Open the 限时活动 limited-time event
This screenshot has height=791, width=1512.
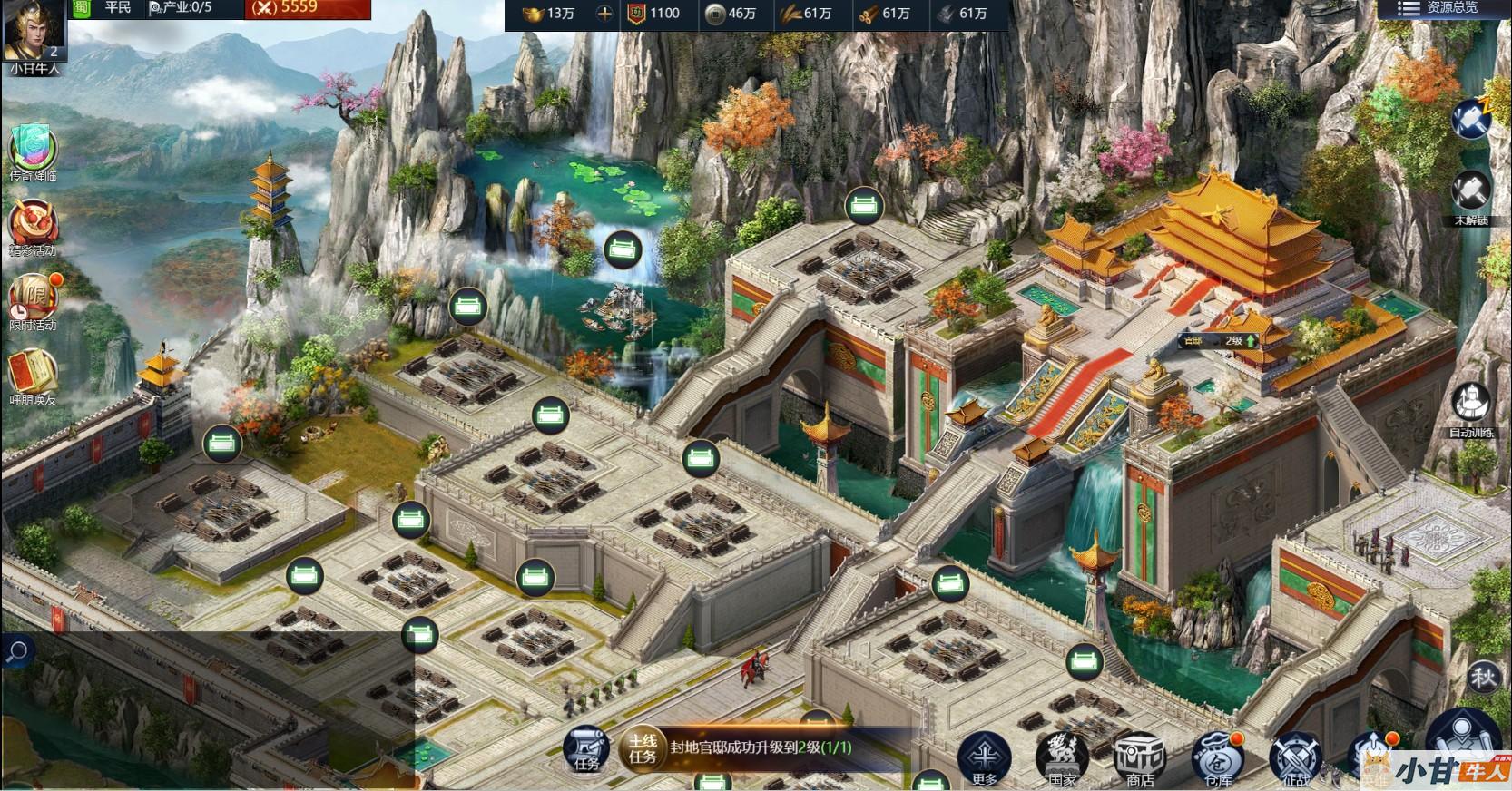click(33, 298)
